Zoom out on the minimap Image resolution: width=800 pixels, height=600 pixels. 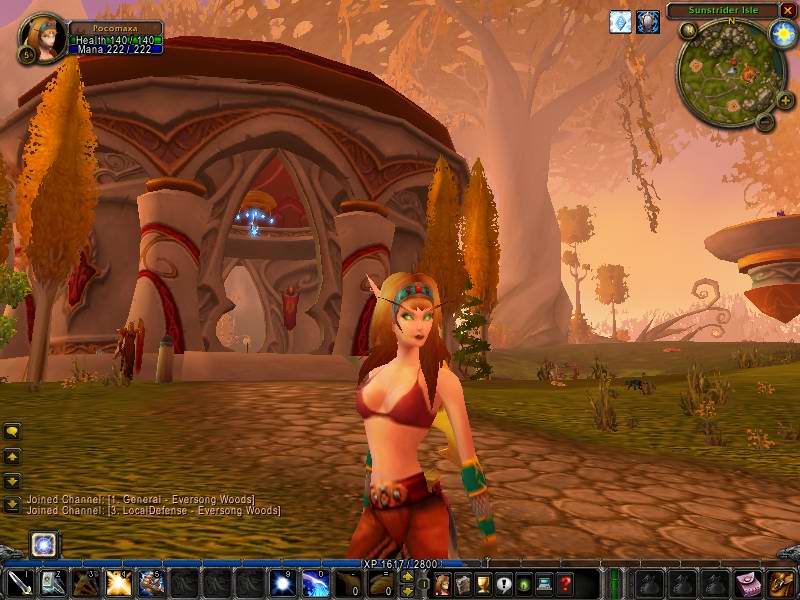click(x=764, y=122)
